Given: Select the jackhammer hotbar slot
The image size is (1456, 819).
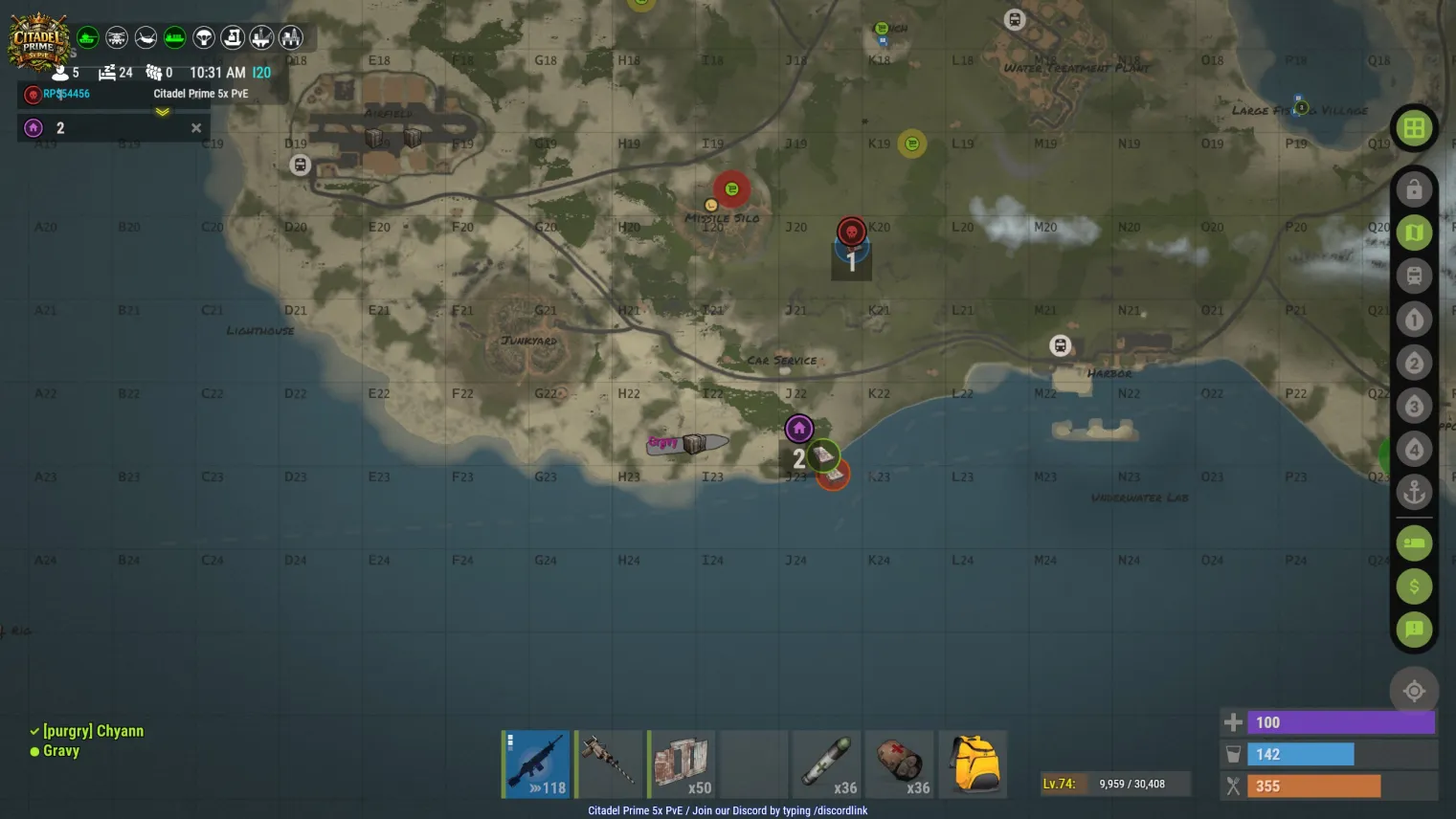Looking at the screenshot, I should (609, 764).
